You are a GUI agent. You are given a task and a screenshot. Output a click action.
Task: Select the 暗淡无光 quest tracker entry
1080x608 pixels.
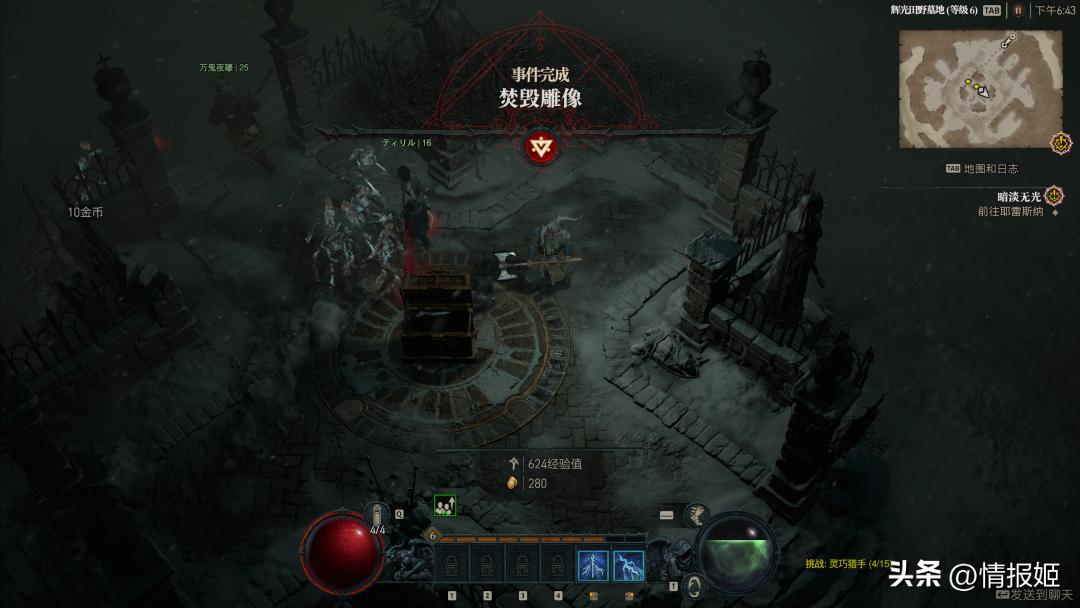(x=1021, y=197)
